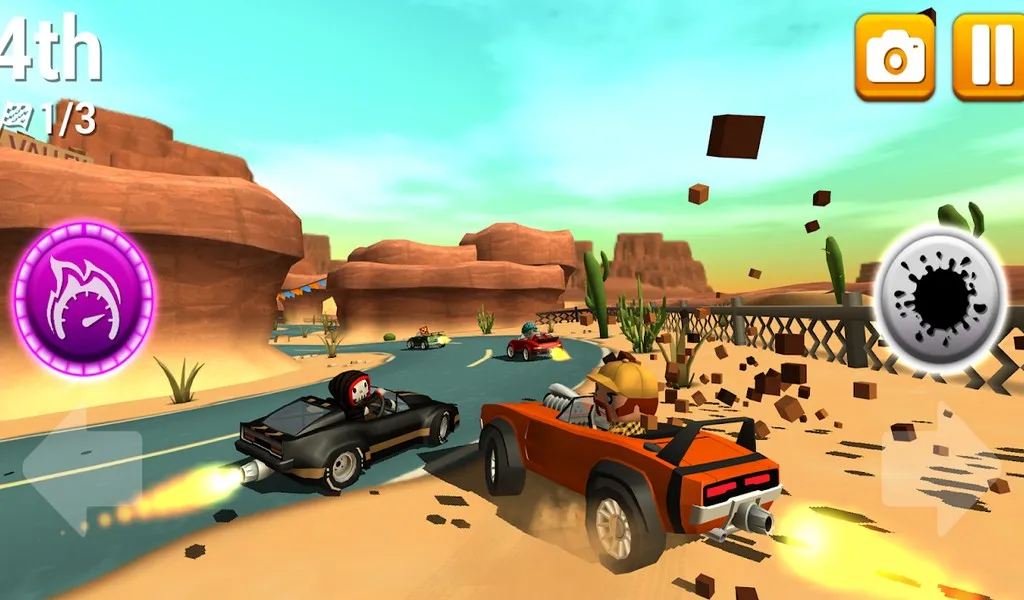Activate the purple nitro boost ability
This screenshot has width=1024, height=600.
point(83,298)
